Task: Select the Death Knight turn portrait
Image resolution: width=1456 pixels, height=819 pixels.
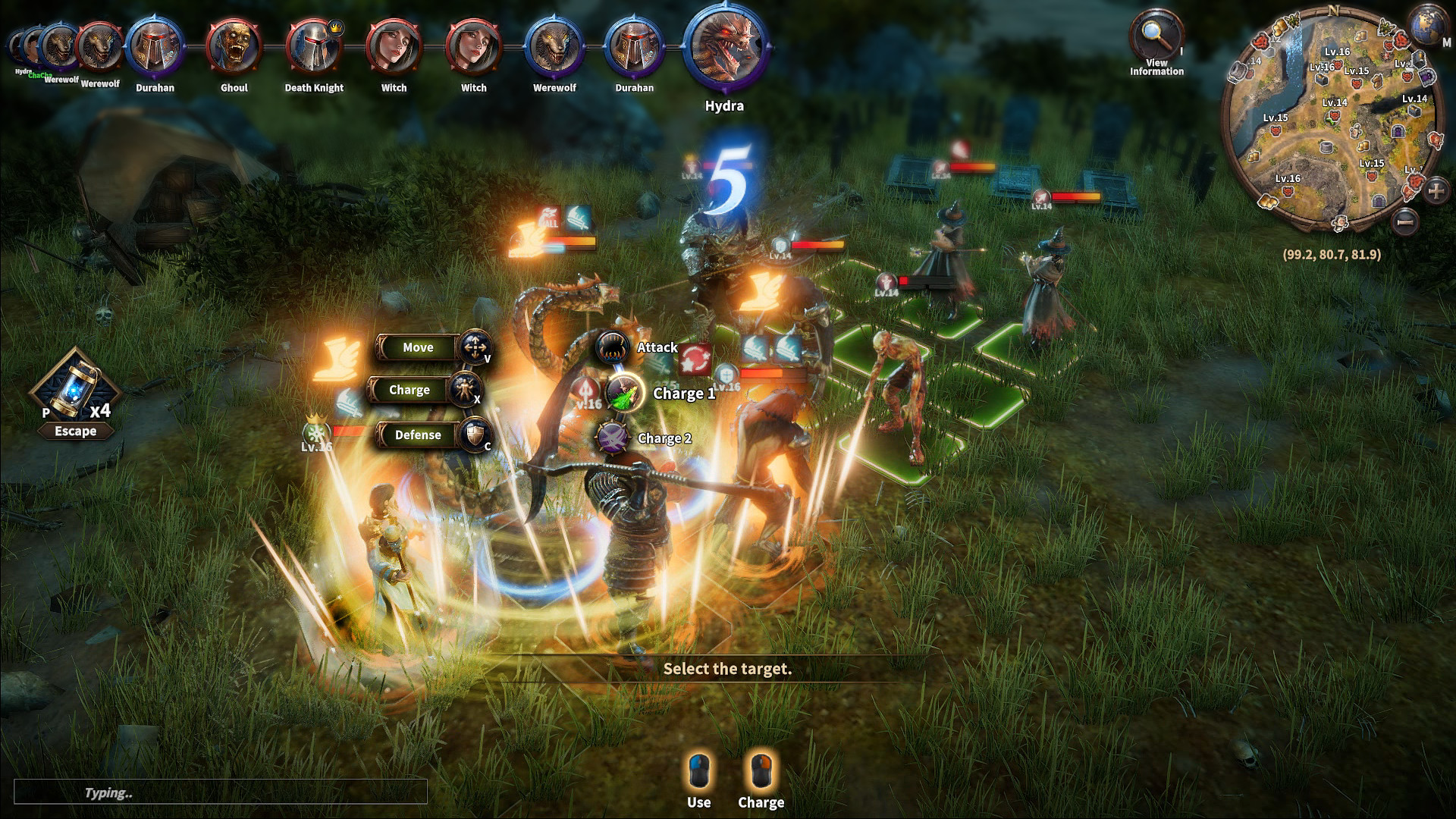Action: (x=314, y=47)
